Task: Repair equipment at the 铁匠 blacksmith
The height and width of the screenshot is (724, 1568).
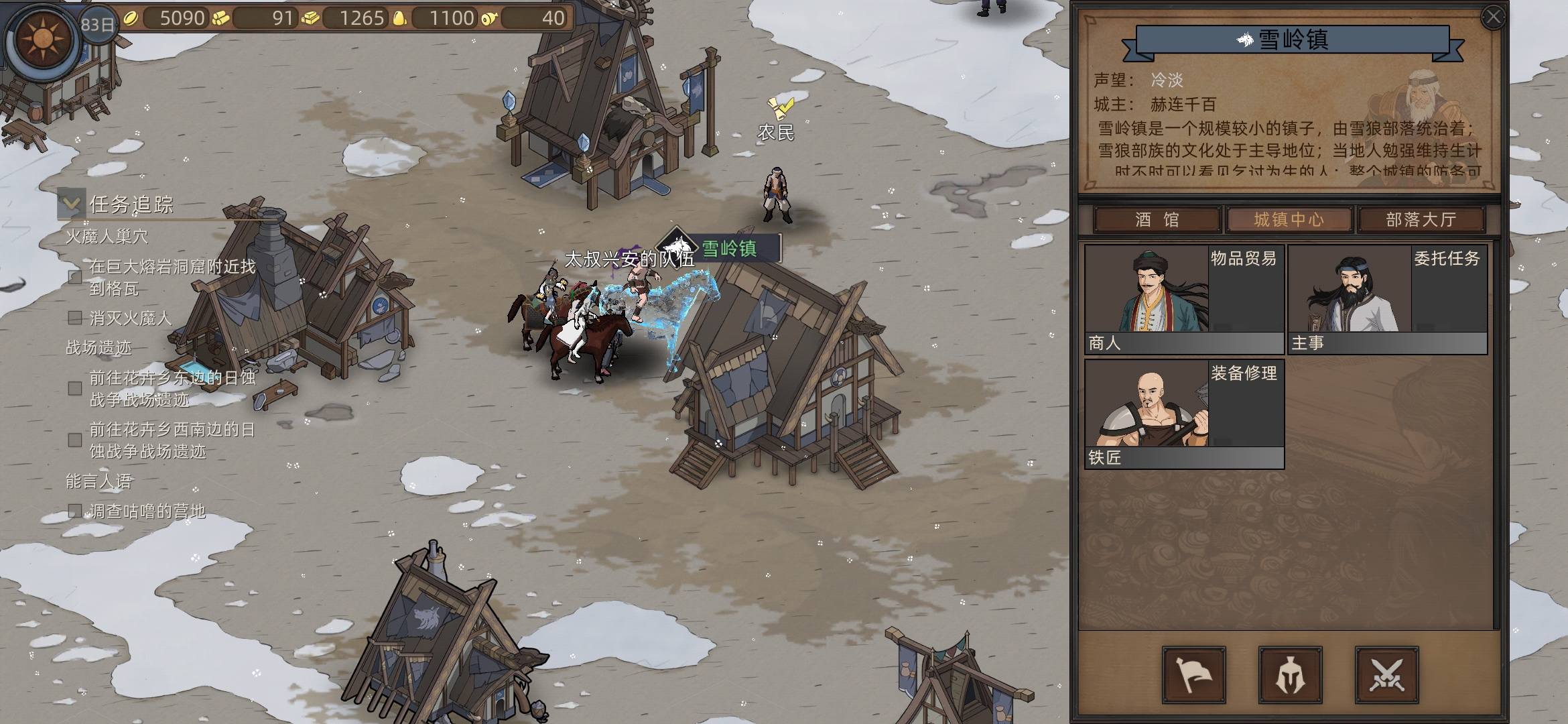Action: pos(1183,413)
